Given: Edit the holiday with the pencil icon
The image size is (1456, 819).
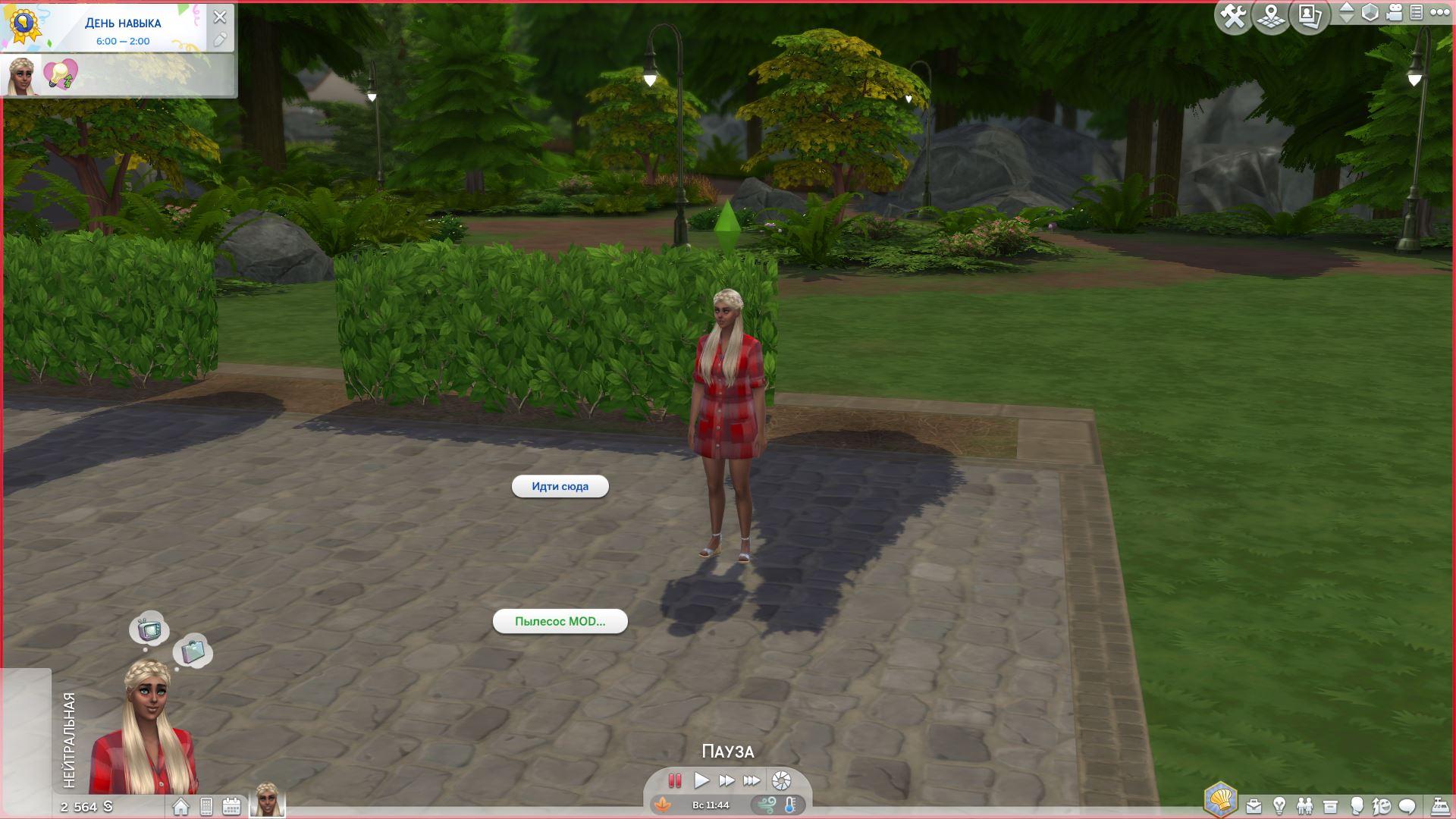Looking at the screenshot, I should pyautogui.click(x=220, y=39).
